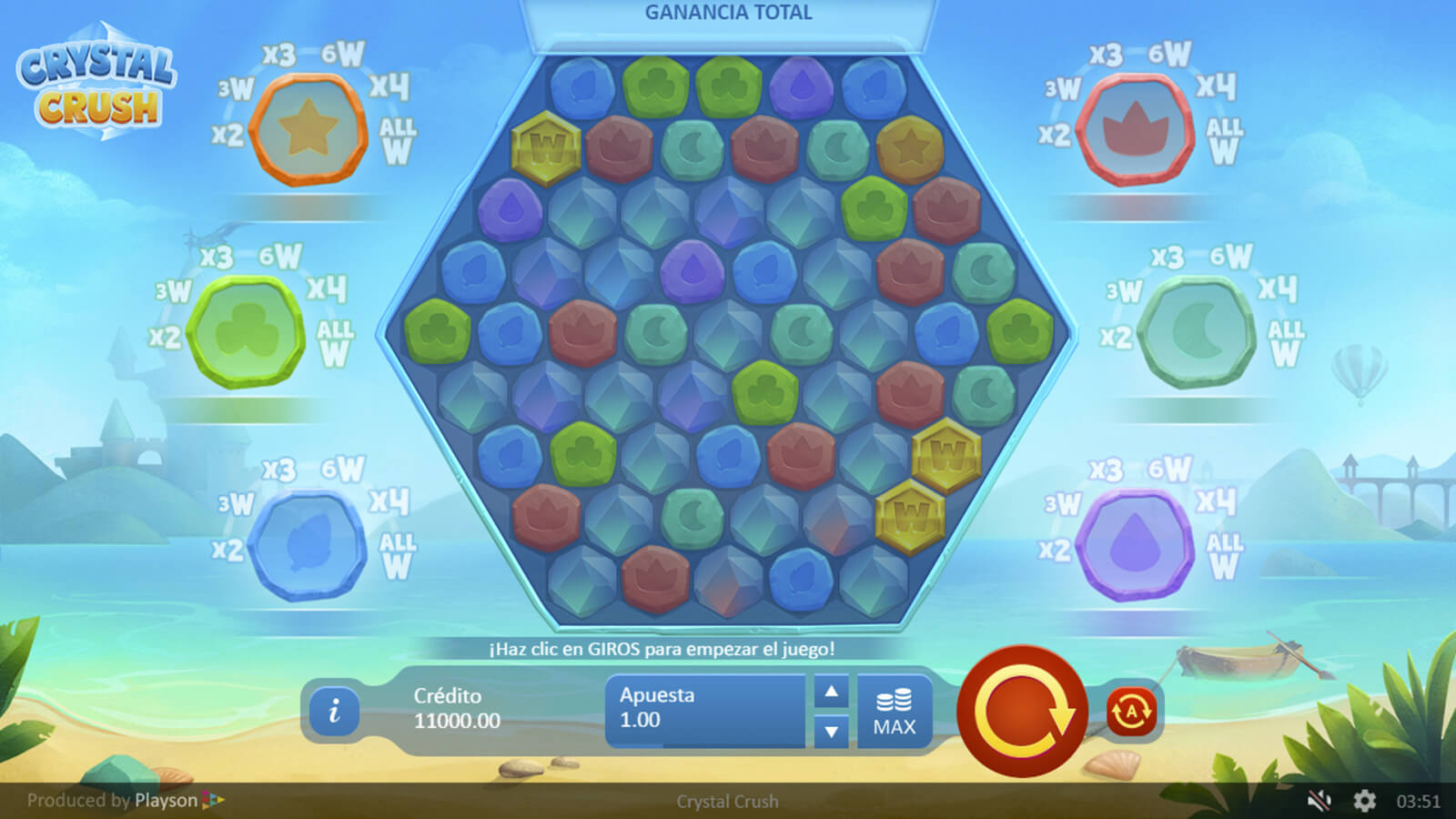
Task: Open the game info panel
Action: point(334,711)
